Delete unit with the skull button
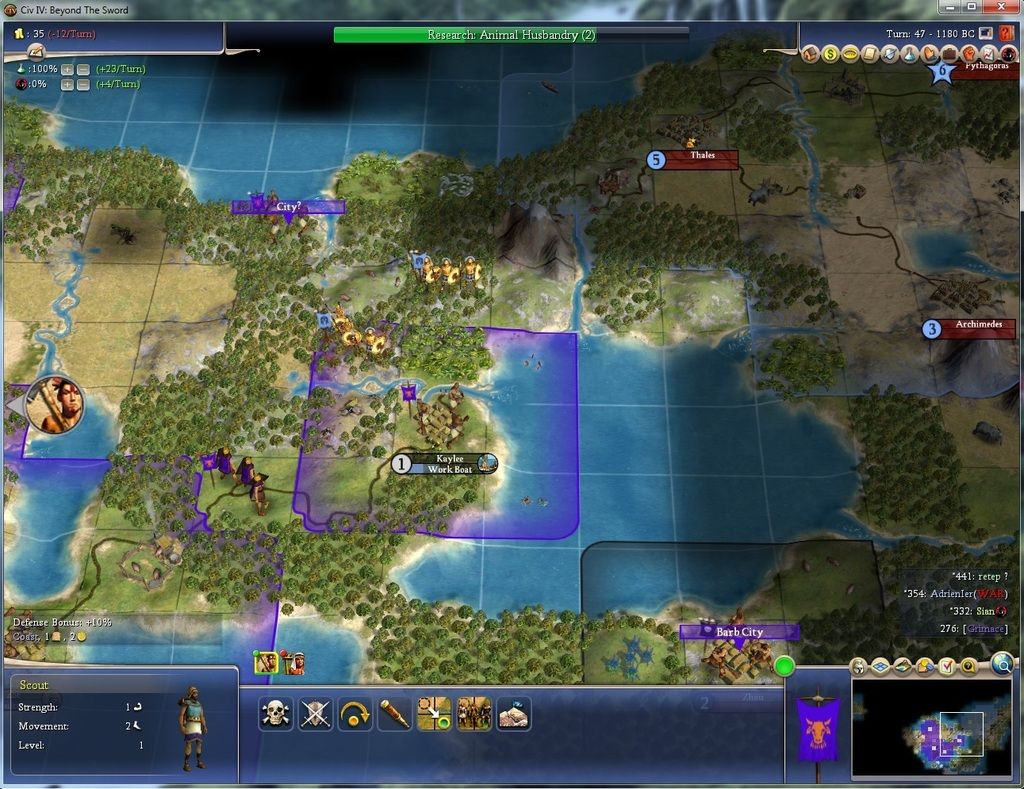 pyautogui.click(x=275, y=714)
